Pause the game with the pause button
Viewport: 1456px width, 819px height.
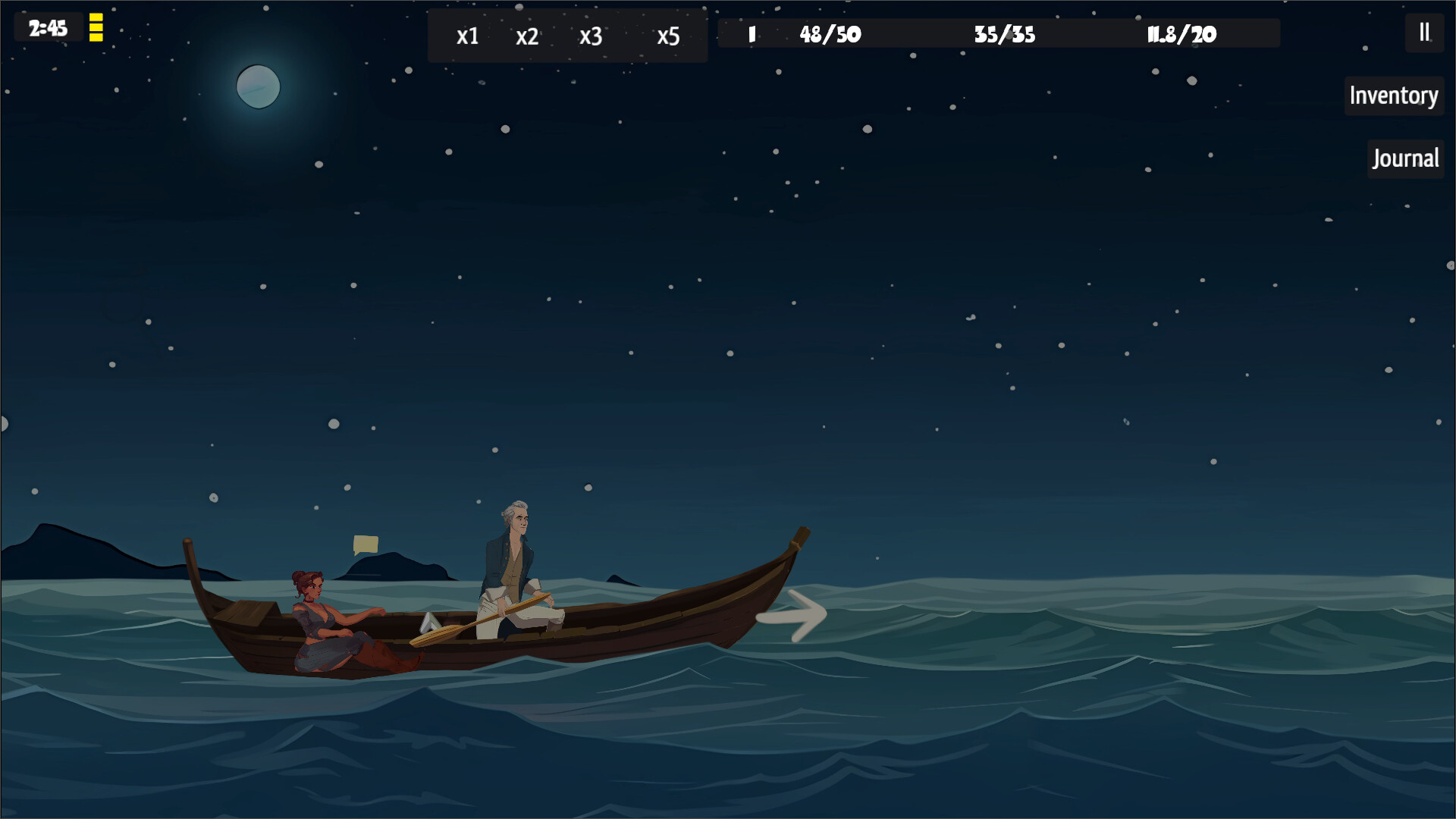pyautogui.click(x=1424, y=33)
